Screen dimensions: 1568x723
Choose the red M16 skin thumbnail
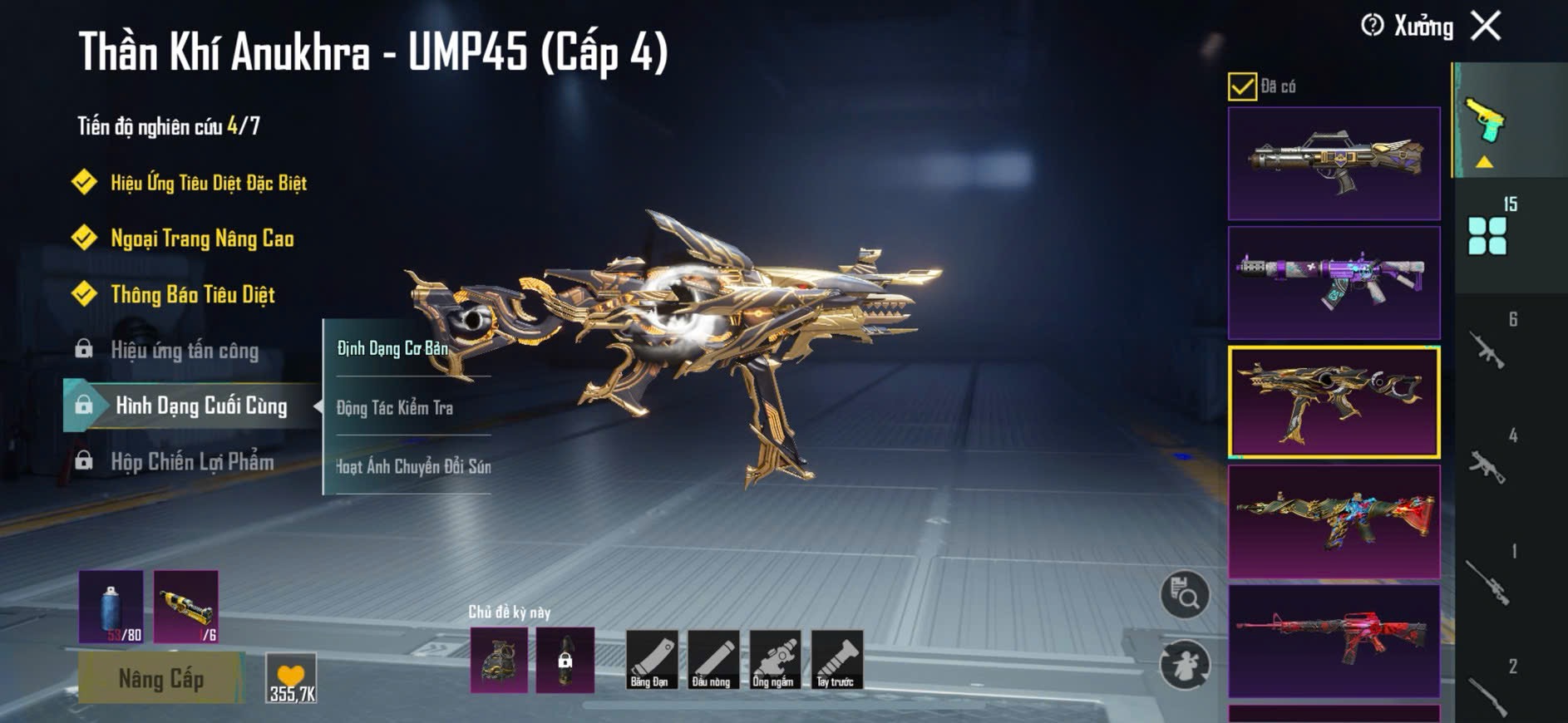tap(1334, 641)
